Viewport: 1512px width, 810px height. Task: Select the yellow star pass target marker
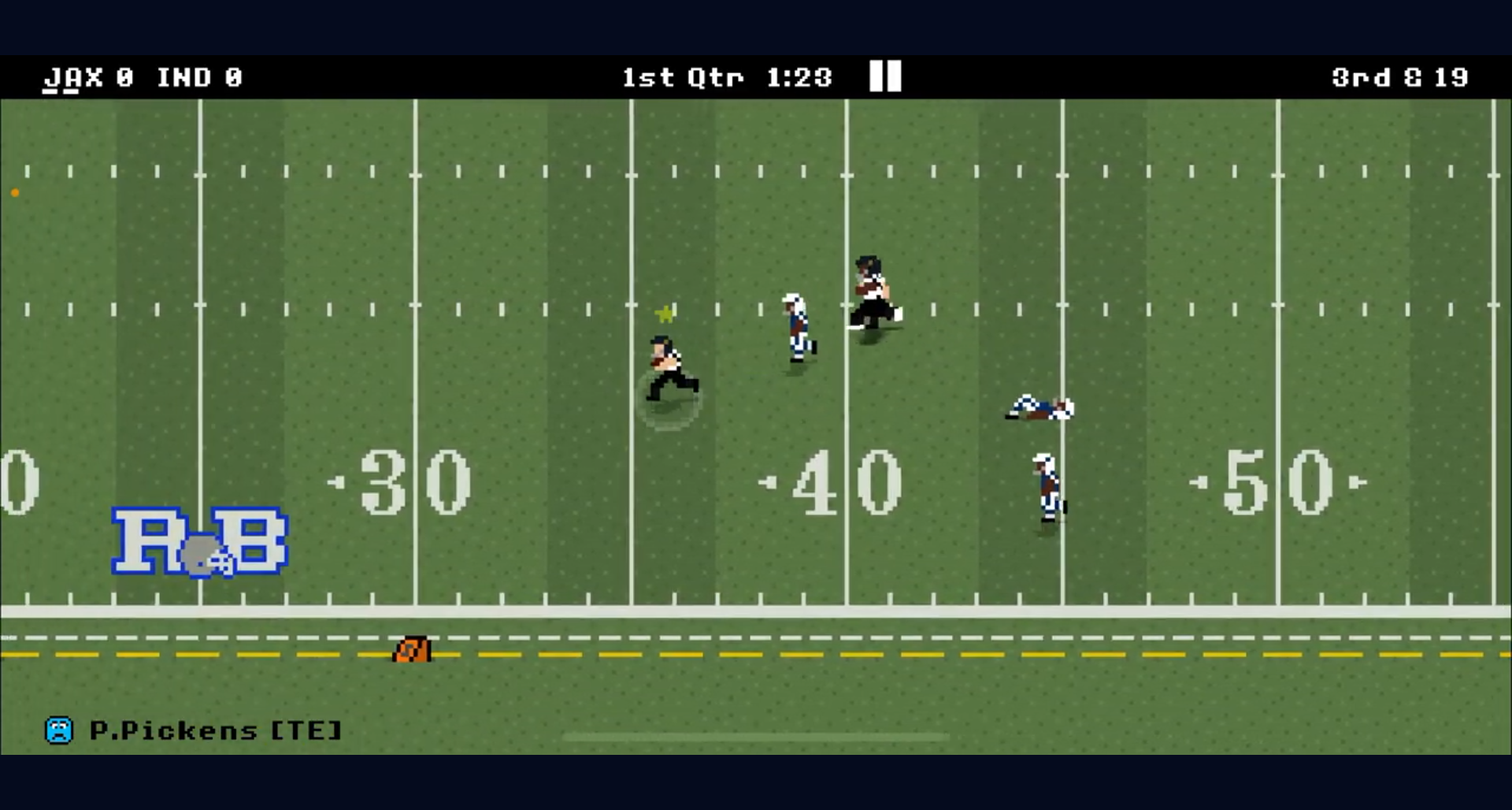point(665,314)
